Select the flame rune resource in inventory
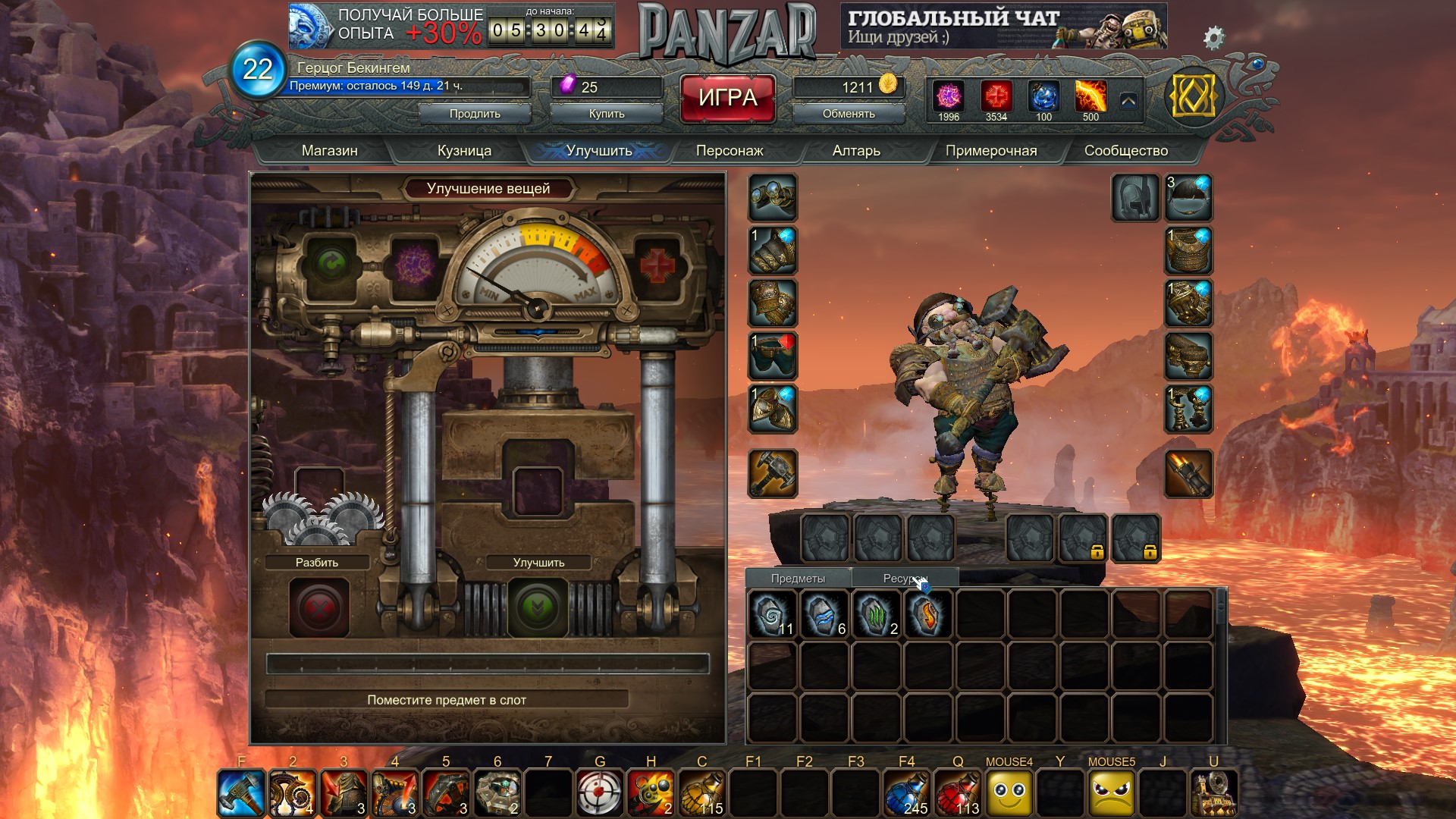This screenshot has width=1456, height=819. click(x=928, y=614)
